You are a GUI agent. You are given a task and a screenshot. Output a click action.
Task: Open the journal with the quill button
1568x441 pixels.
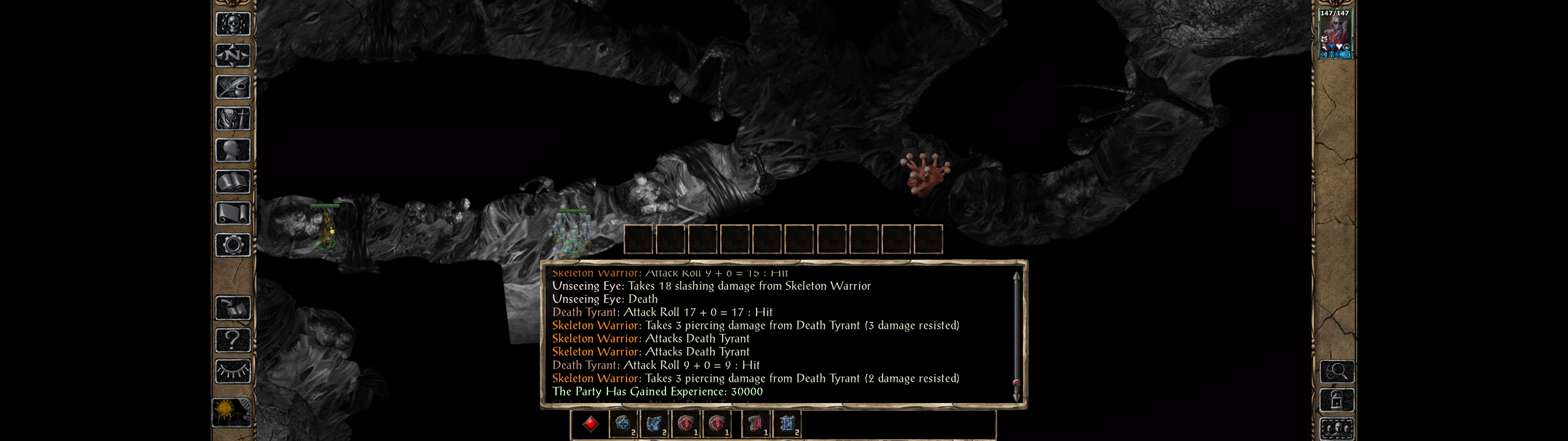[232, 87]
